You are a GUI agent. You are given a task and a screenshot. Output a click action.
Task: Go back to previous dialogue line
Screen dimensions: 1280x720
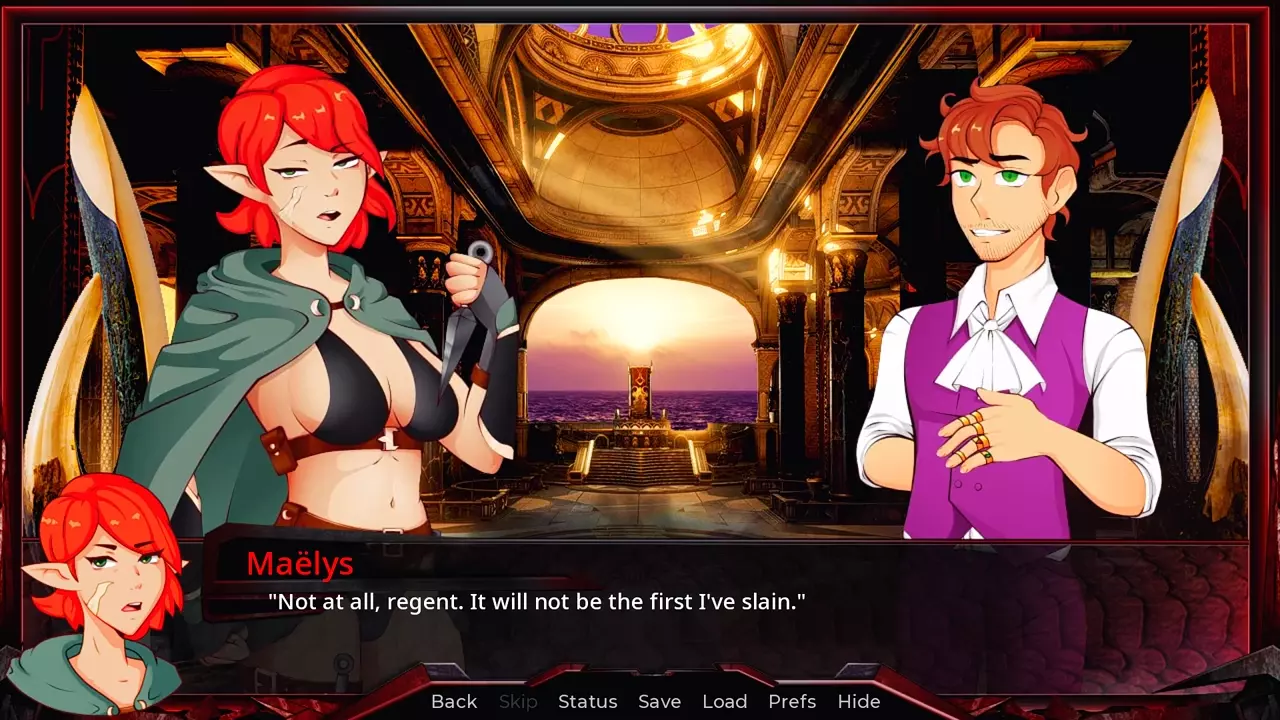(454, 702)
